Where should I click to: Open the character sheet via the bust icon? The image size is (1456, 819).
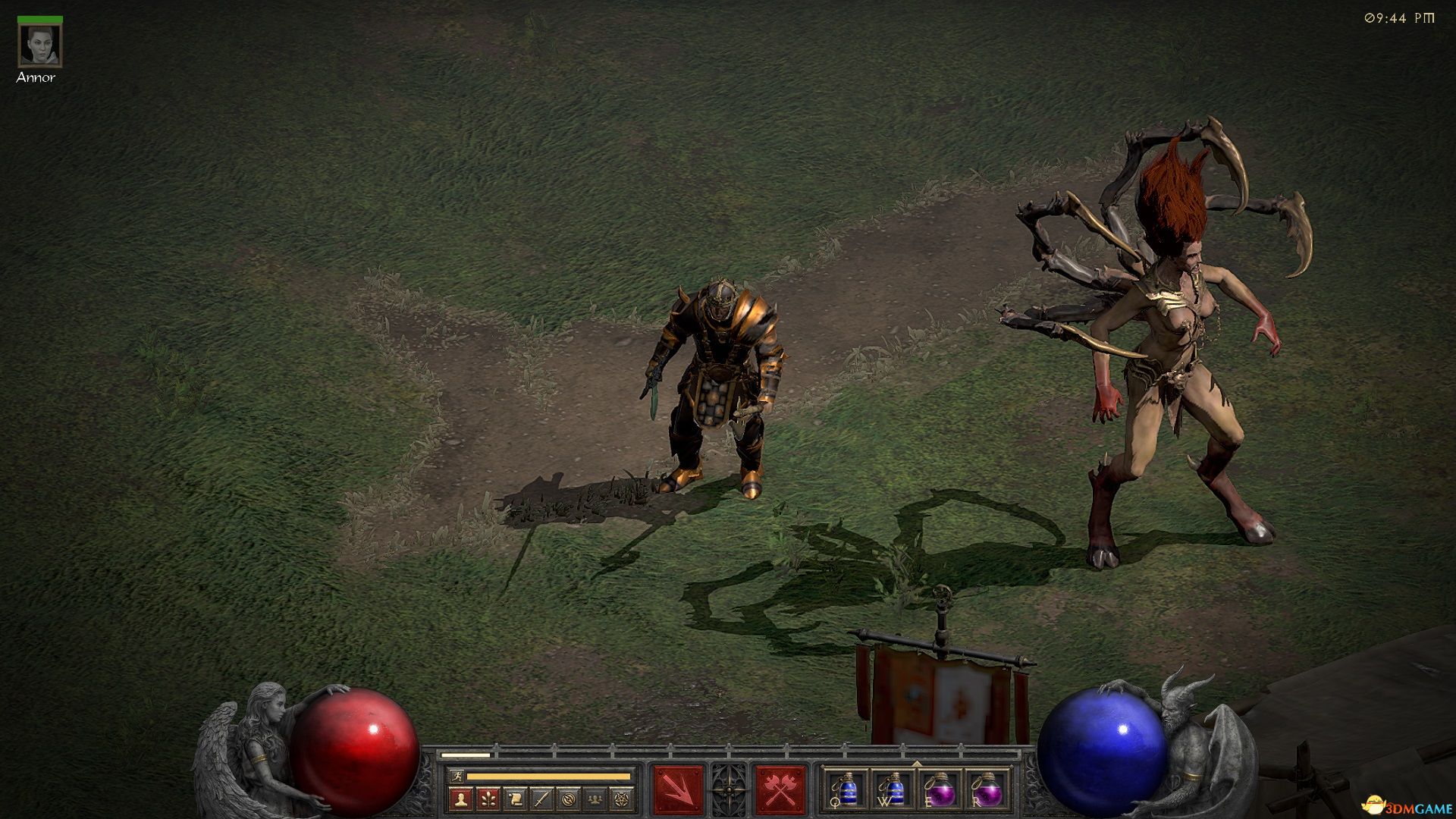(x=461, y=799)
